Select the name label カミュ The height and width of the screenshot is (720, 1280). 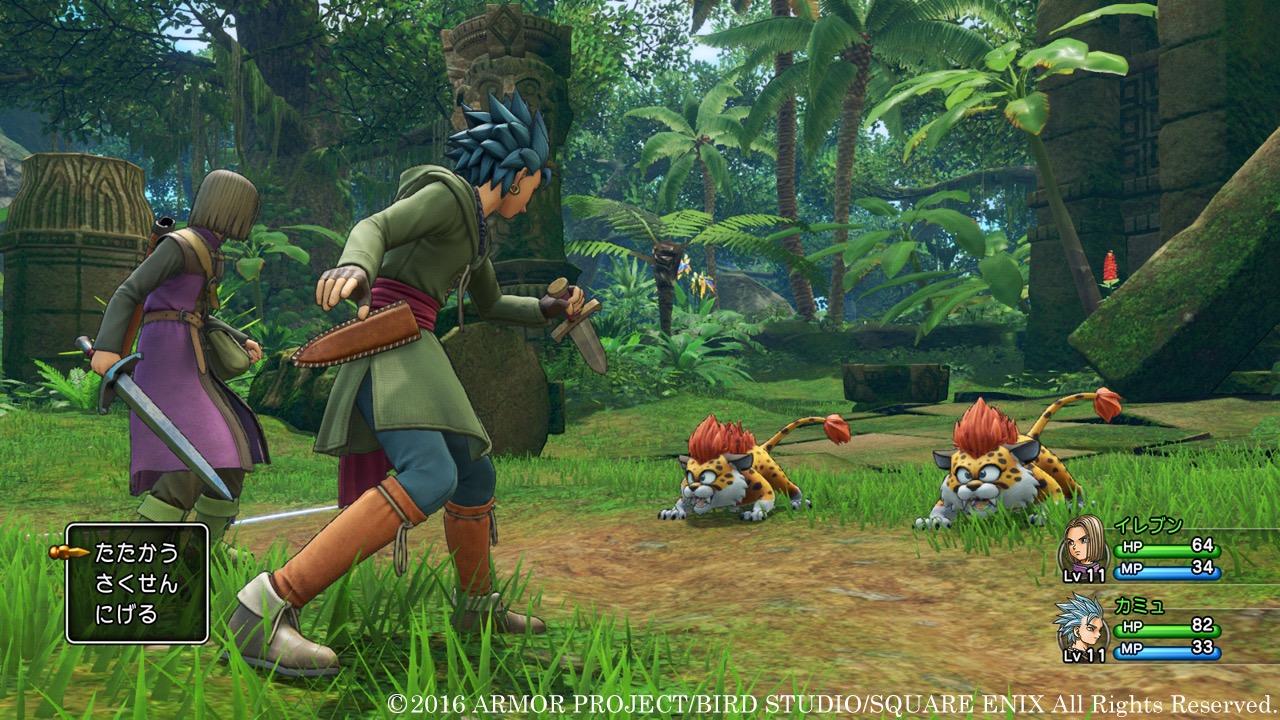(1140, 606)
